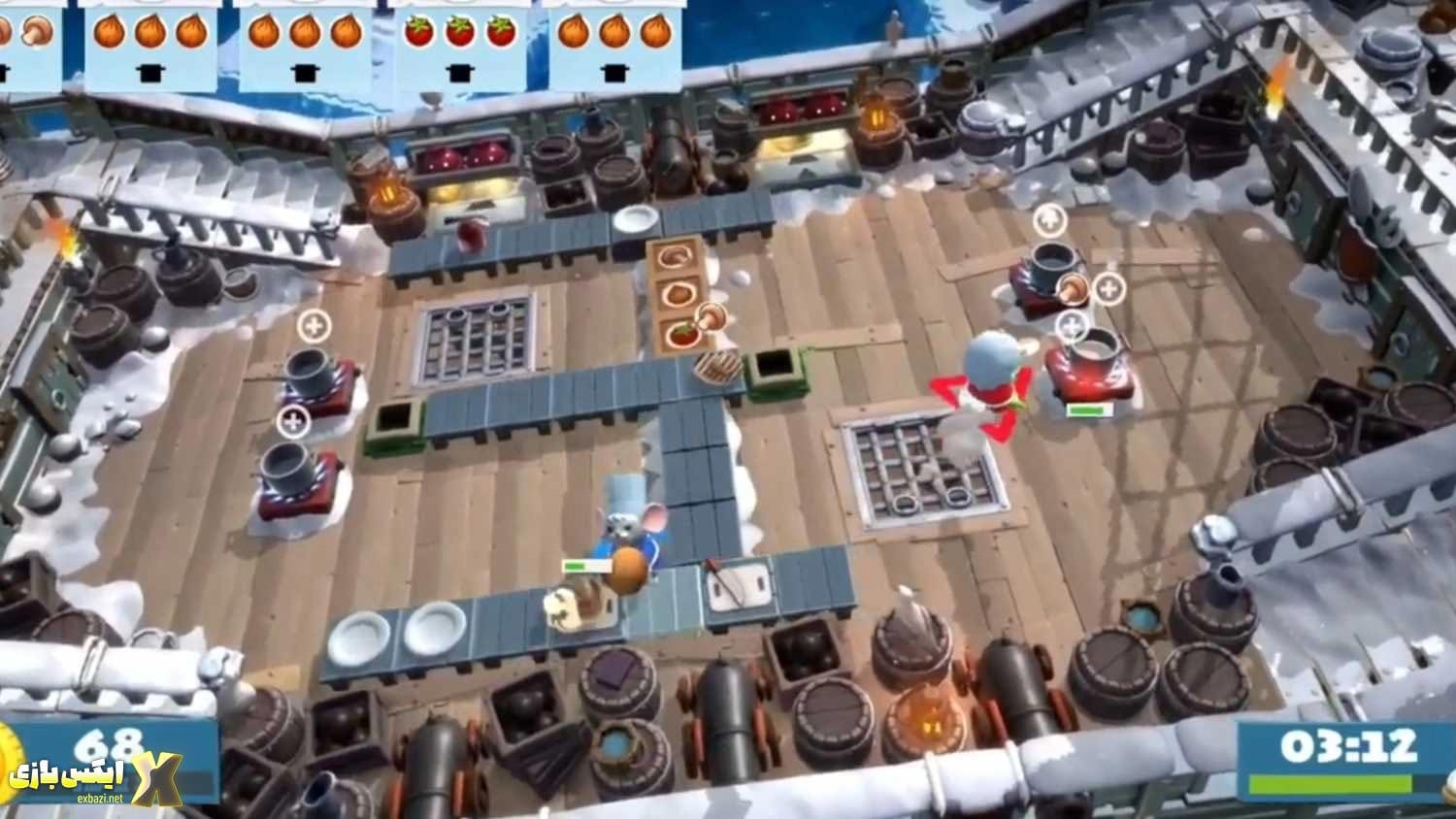Select the onion ingredient crate

coord(678,292)
